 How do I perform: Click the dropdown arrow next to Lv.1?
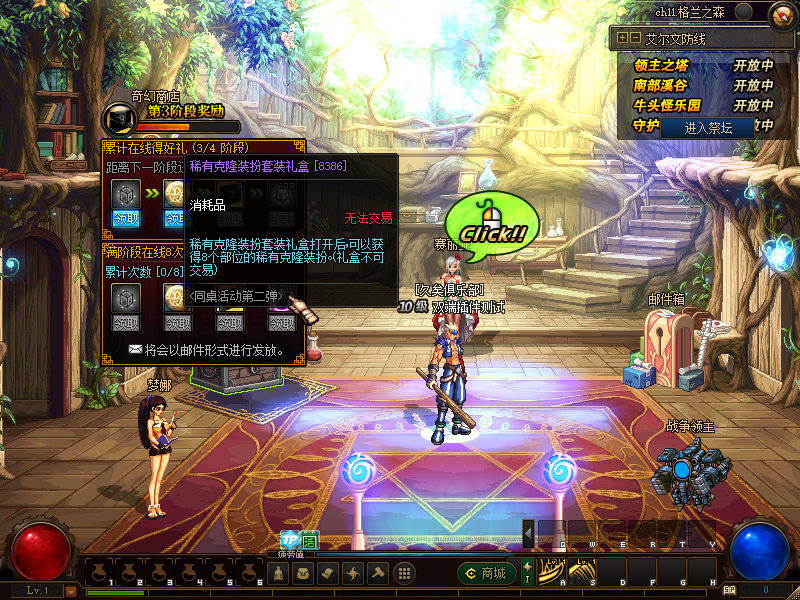(x=70, y=591)
